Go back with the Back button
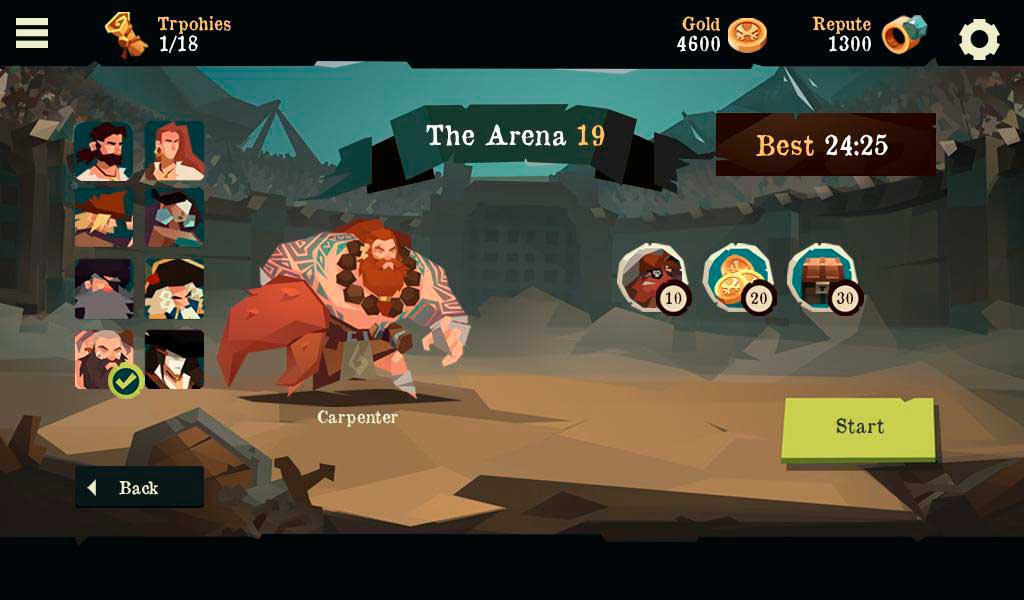 139,488
